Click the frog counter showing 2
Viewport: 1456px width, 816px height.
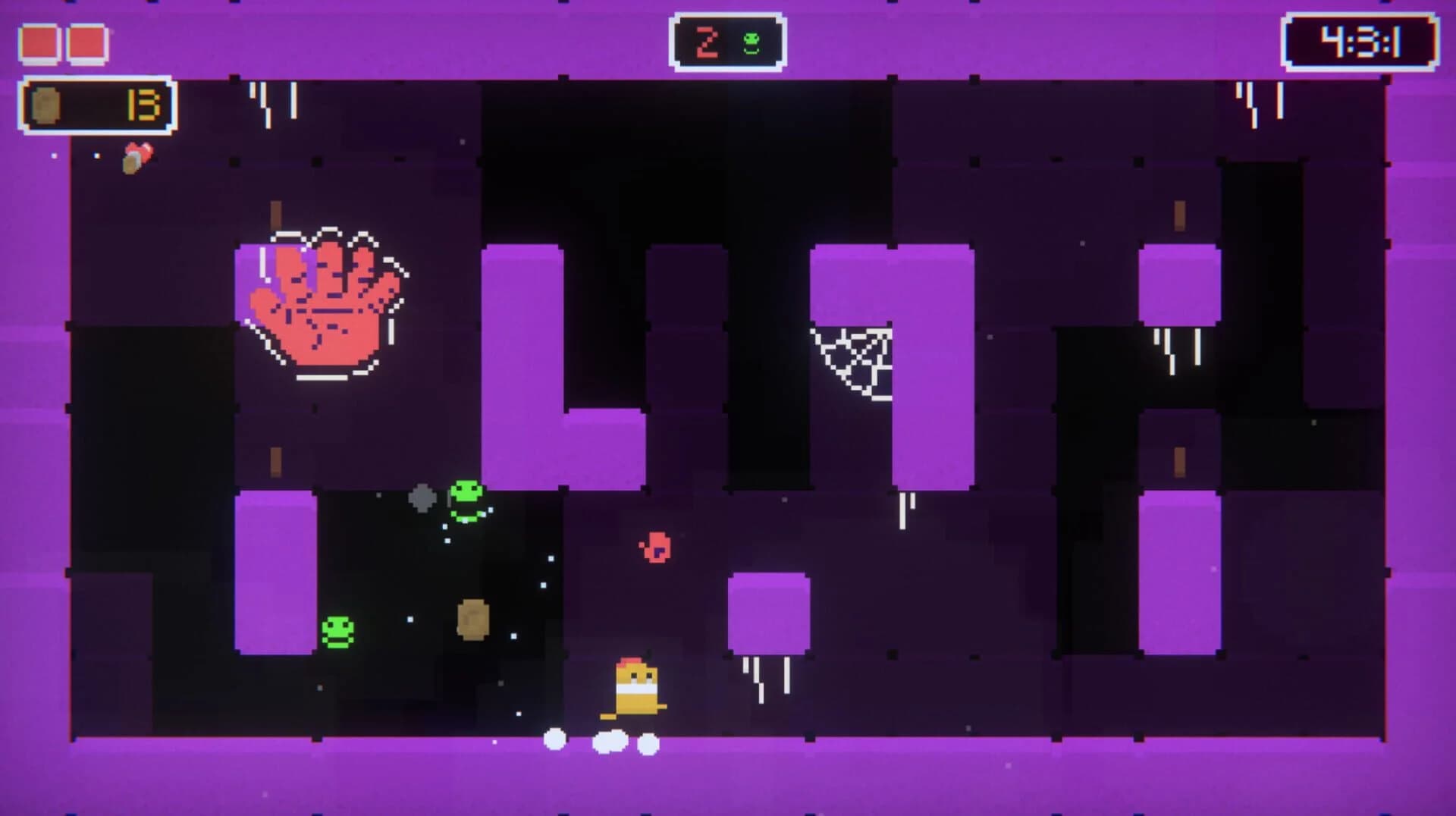(726, 42)
